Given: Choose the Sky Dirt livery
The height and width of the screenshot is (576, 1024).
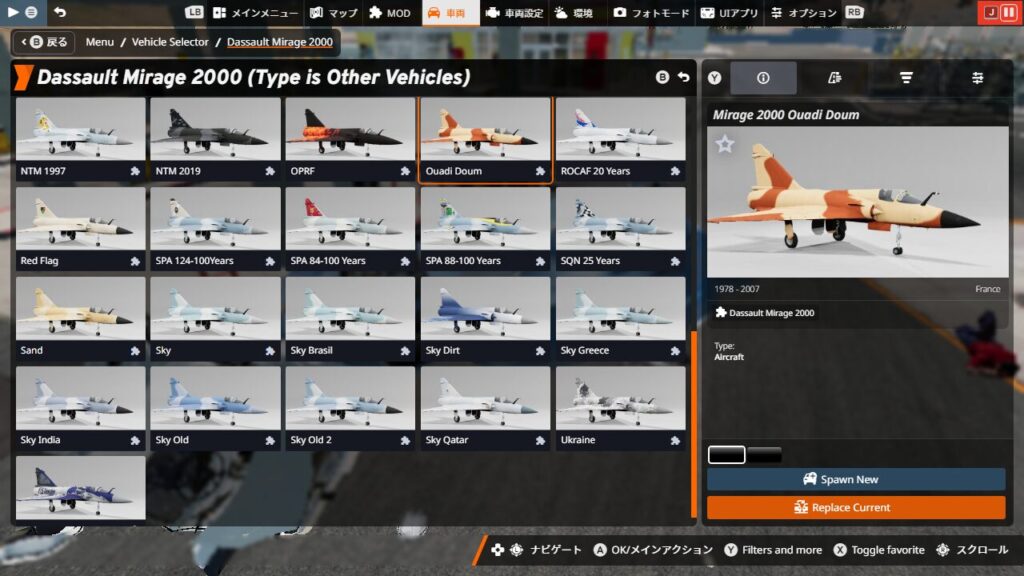Looking at the screenshot, I should click(x=485, y=319).
